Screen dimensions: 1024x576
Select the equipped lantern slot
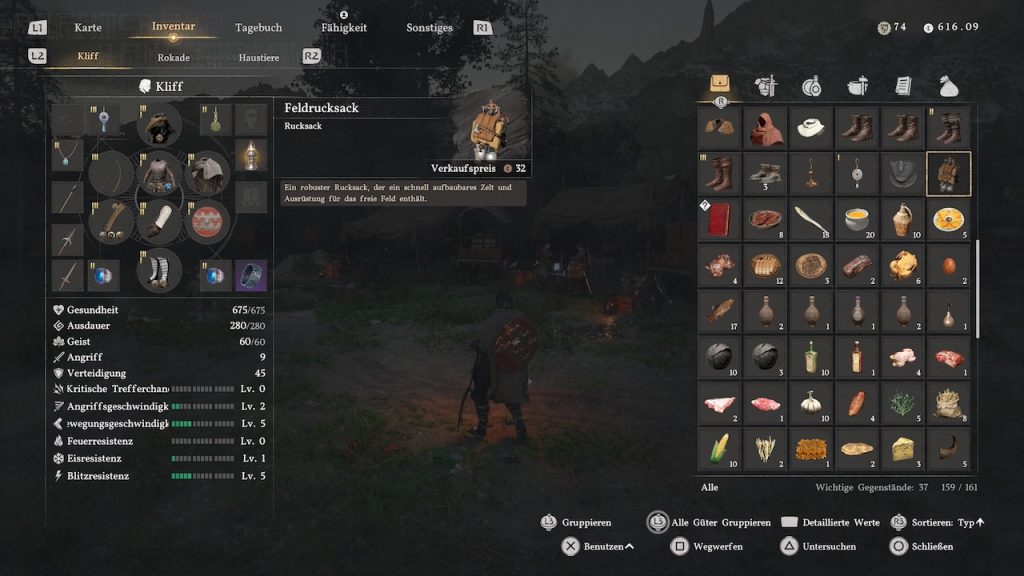point(251,154)
